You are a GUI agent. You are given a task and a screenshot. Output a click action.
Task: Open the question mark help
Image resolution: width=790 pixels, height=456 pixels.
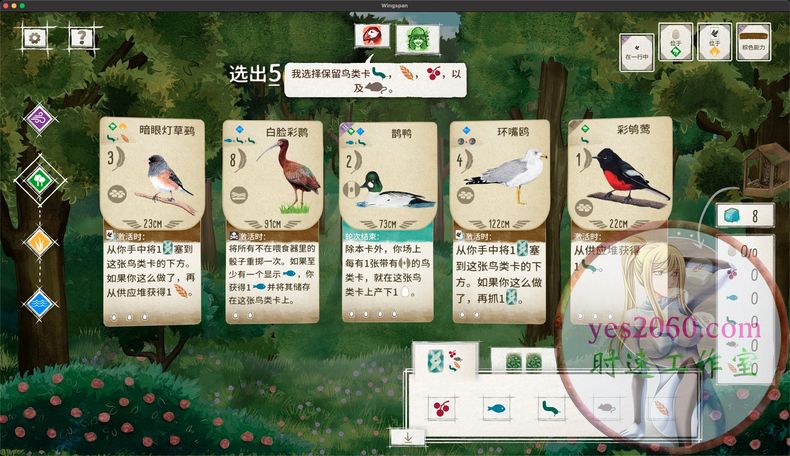point(81,38)
